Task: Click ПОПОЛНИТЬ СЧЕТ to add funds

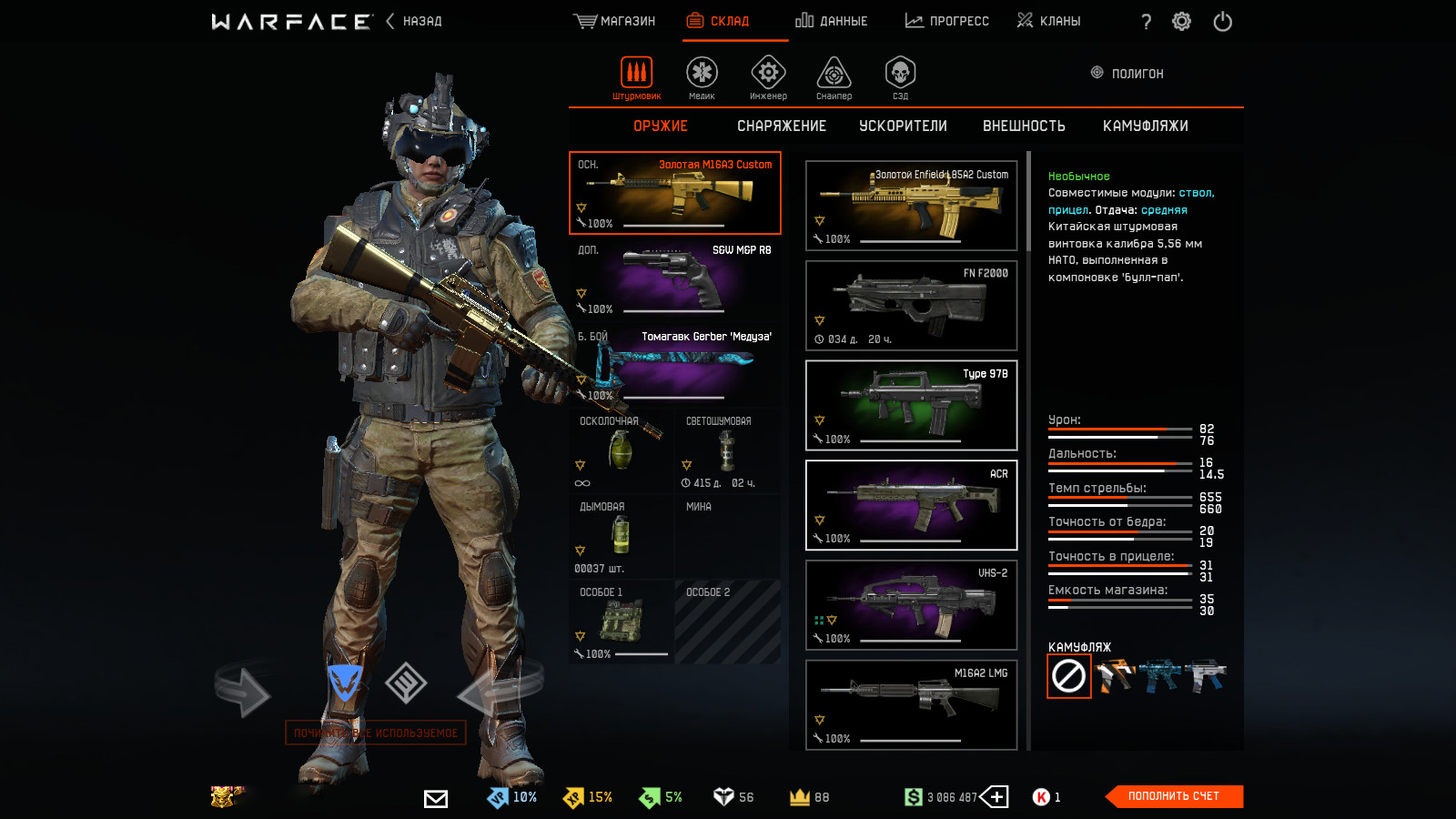Action: click(x=1174, y=796)
